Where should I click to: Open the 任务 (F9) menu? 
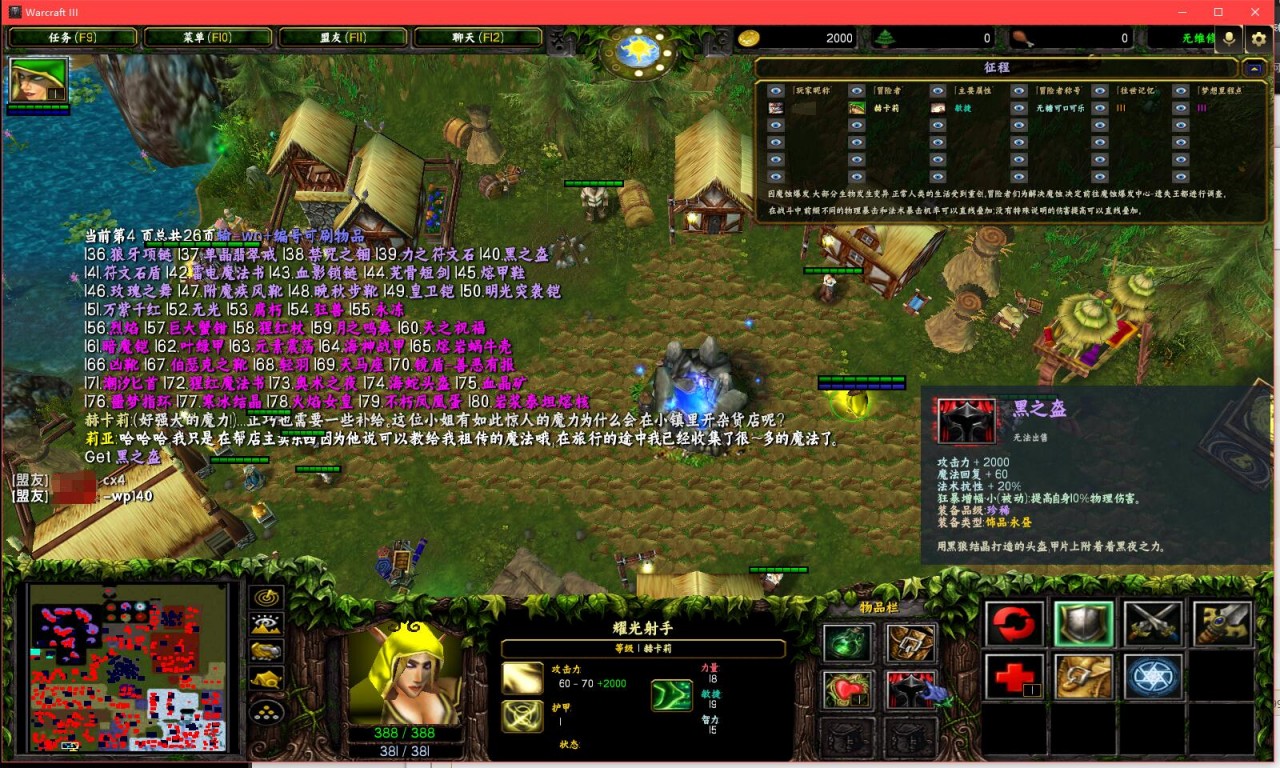tap(73, 36)
